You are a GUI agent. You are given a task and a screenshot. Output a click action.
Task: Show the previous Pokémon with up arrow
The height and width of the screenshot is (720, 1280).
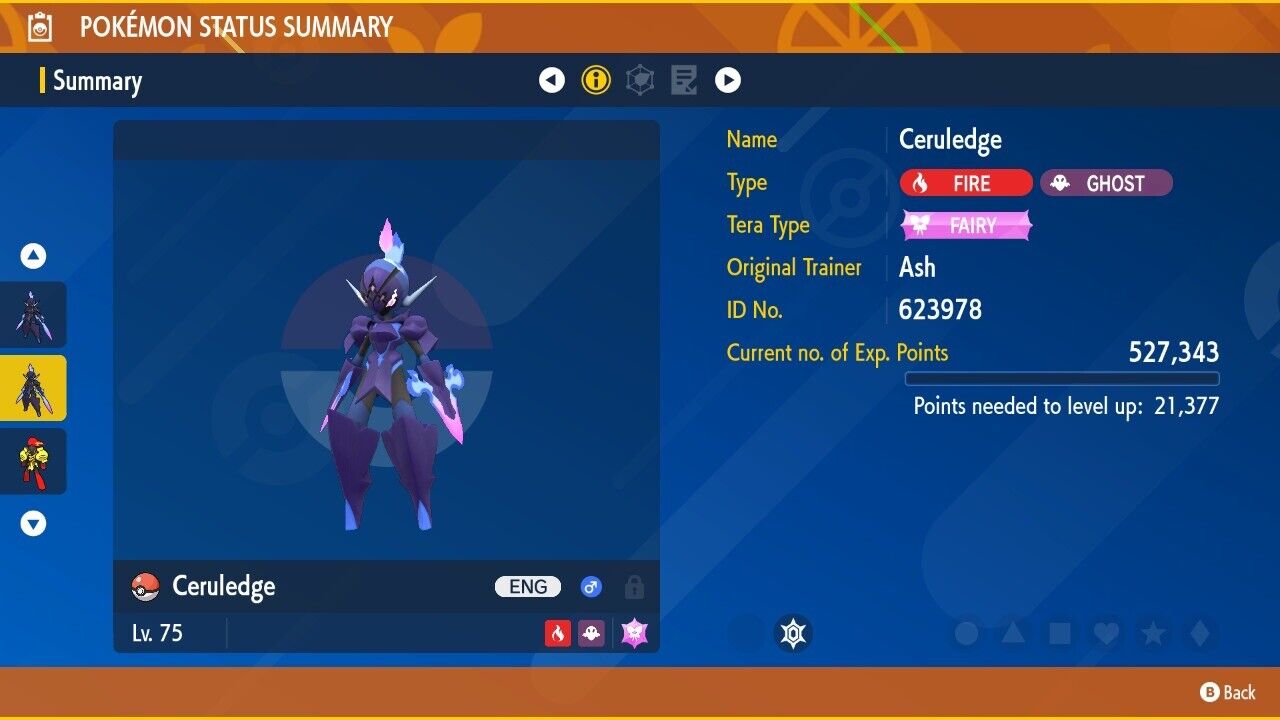click(34, 257)
